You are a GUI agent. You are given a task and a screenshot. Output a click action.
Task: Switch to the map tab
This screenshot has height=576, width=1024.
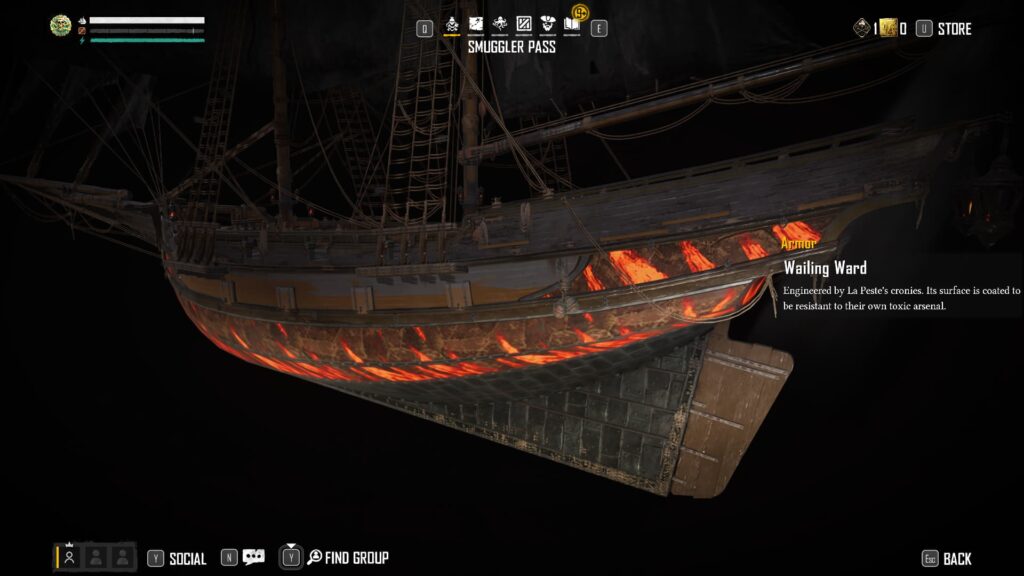[x=475, y=25]
